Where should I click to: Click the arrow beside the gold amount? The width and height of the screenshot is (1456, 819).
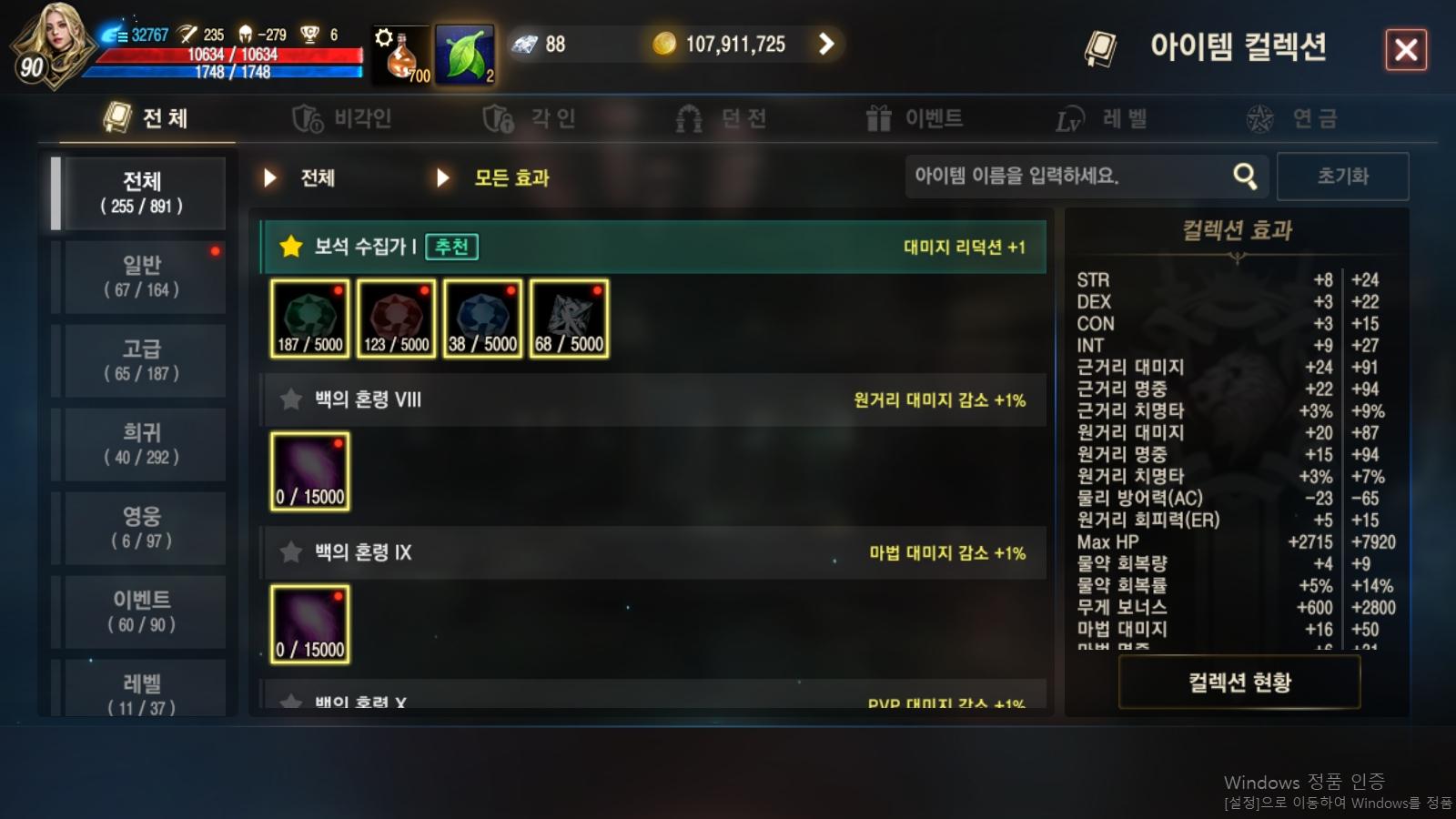826,44
